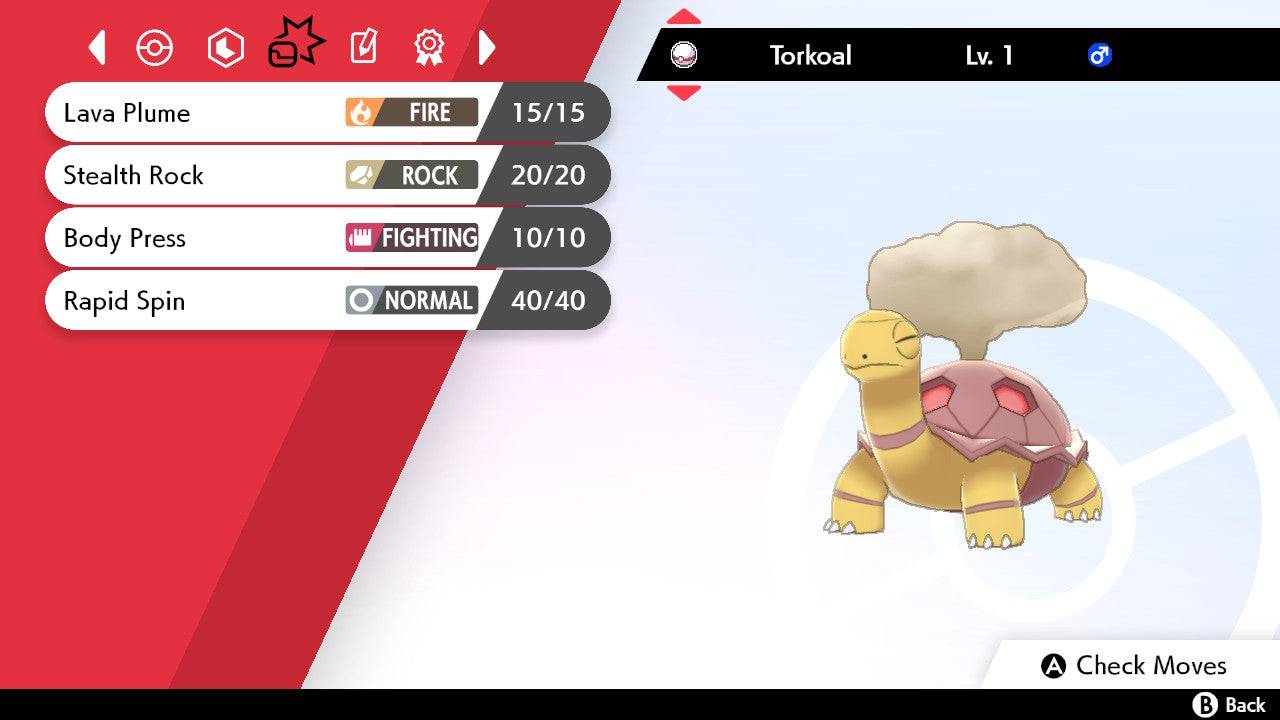Pick the Rapid Spin move row
The width and height of the screenshot is (1280, 720).
click(x=260, y=301)
